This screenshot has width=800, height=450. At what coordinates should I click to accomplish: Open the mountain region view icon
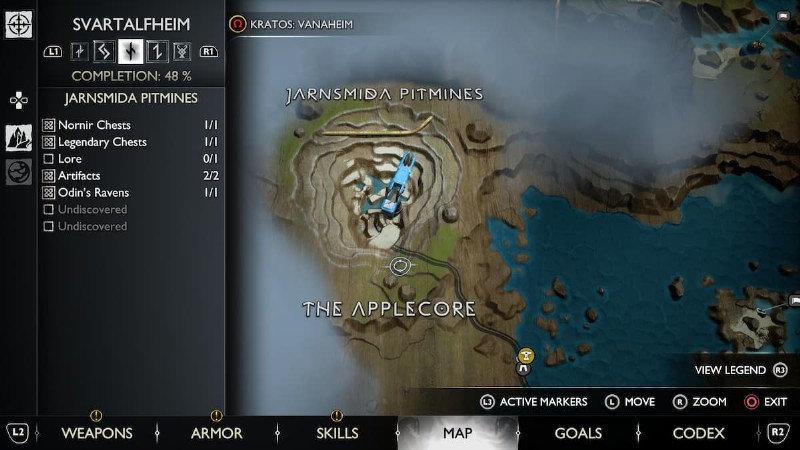(x=19, y=138)
